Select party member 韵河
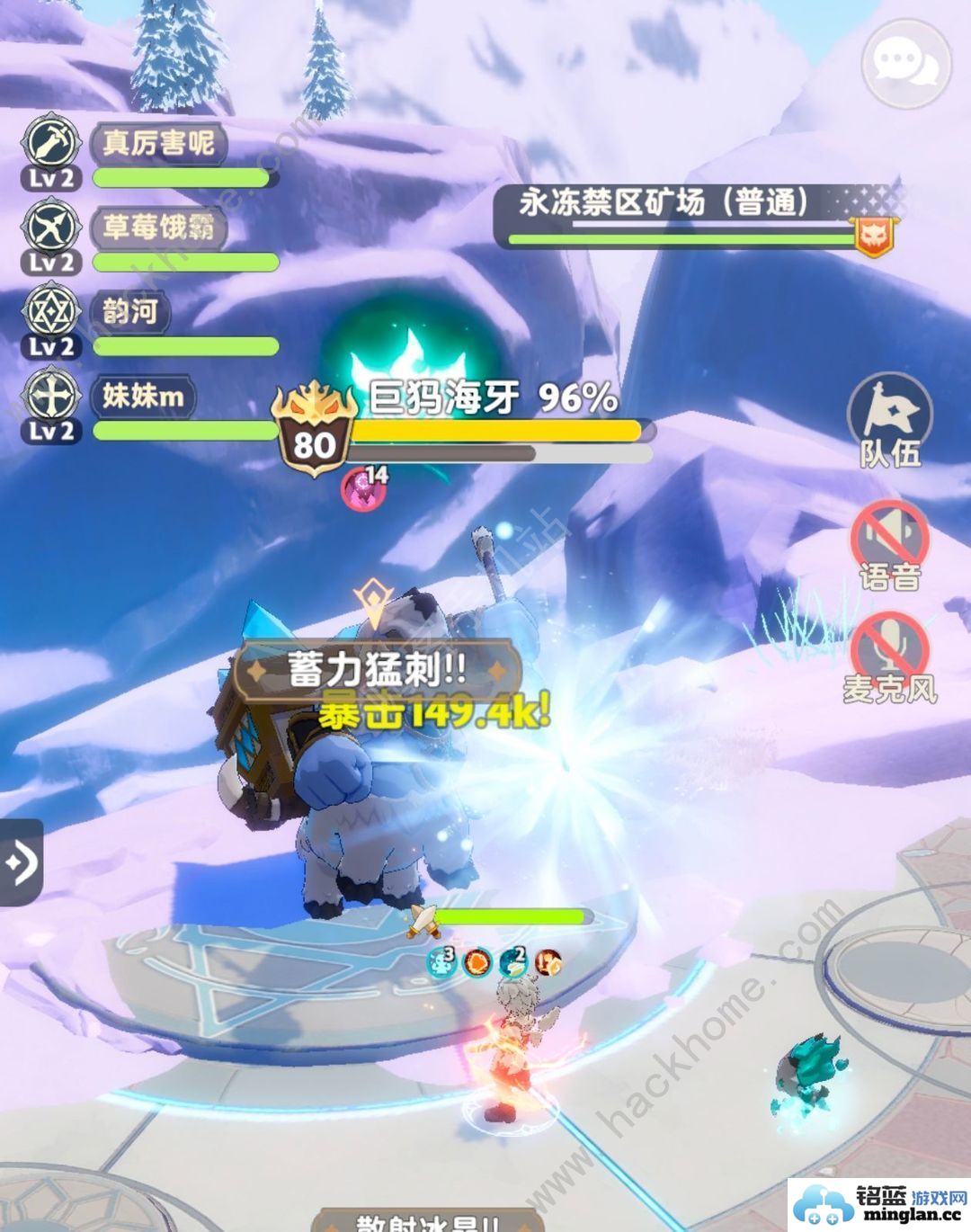 click(x=131, y=311)
